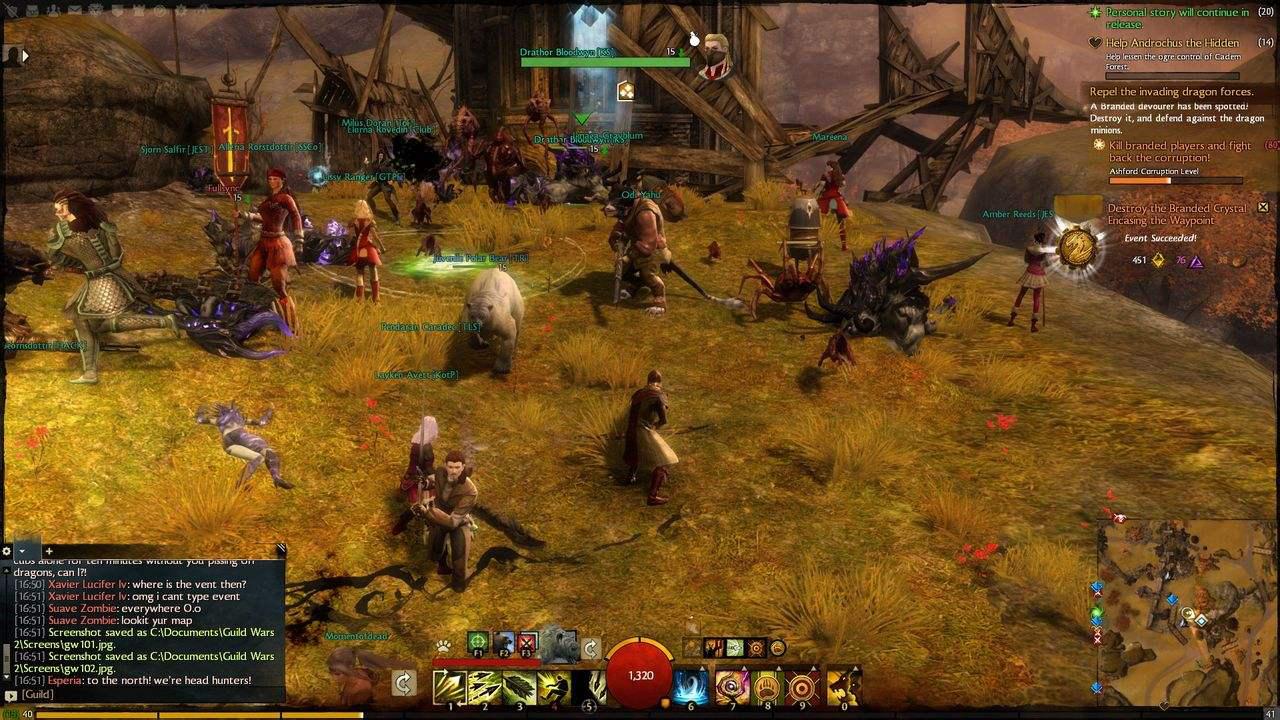
Task: Click the gold event reward medal
Action: click(1077, 246)
